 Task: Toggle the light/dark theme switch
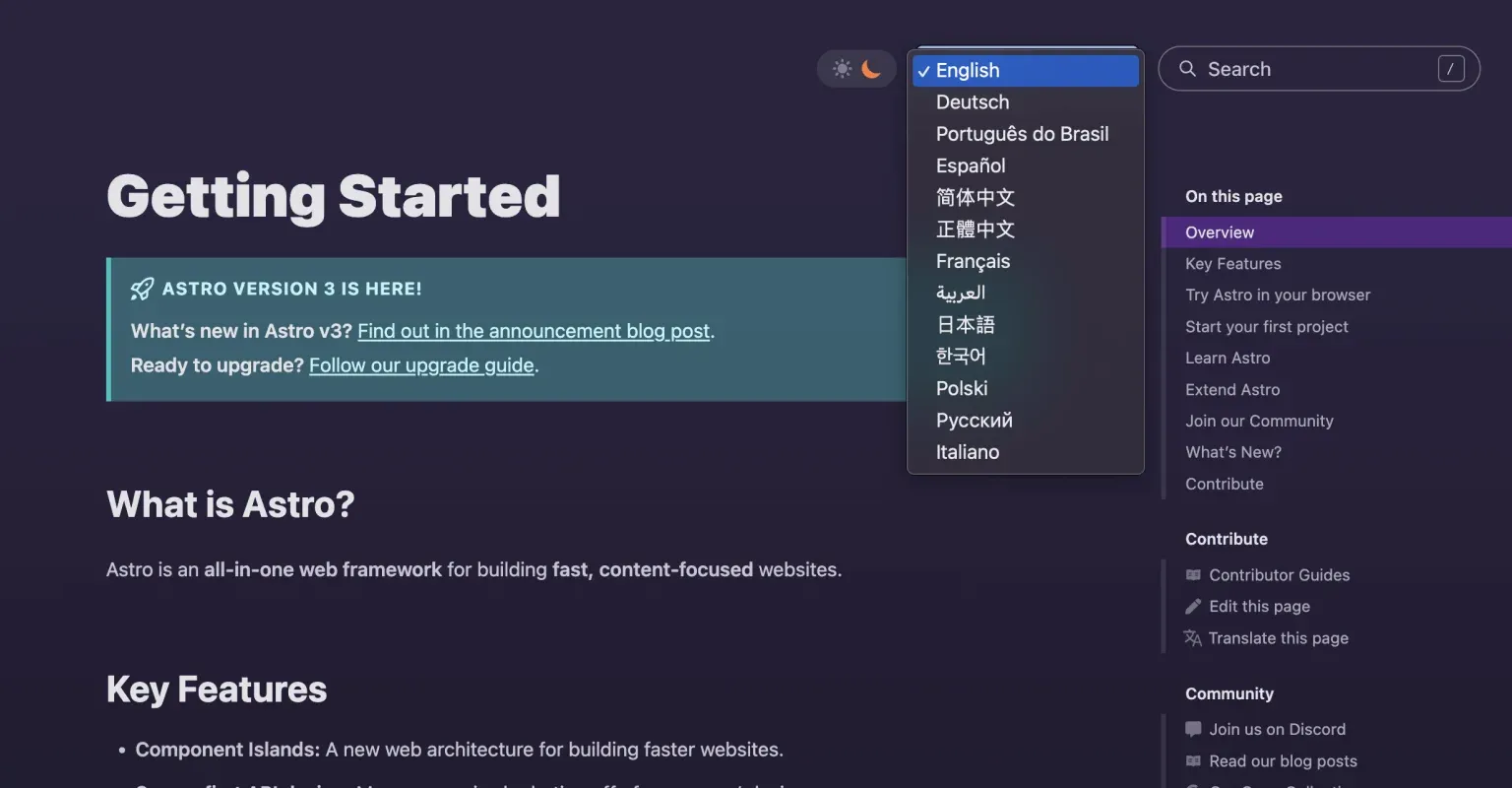[856, 68]
